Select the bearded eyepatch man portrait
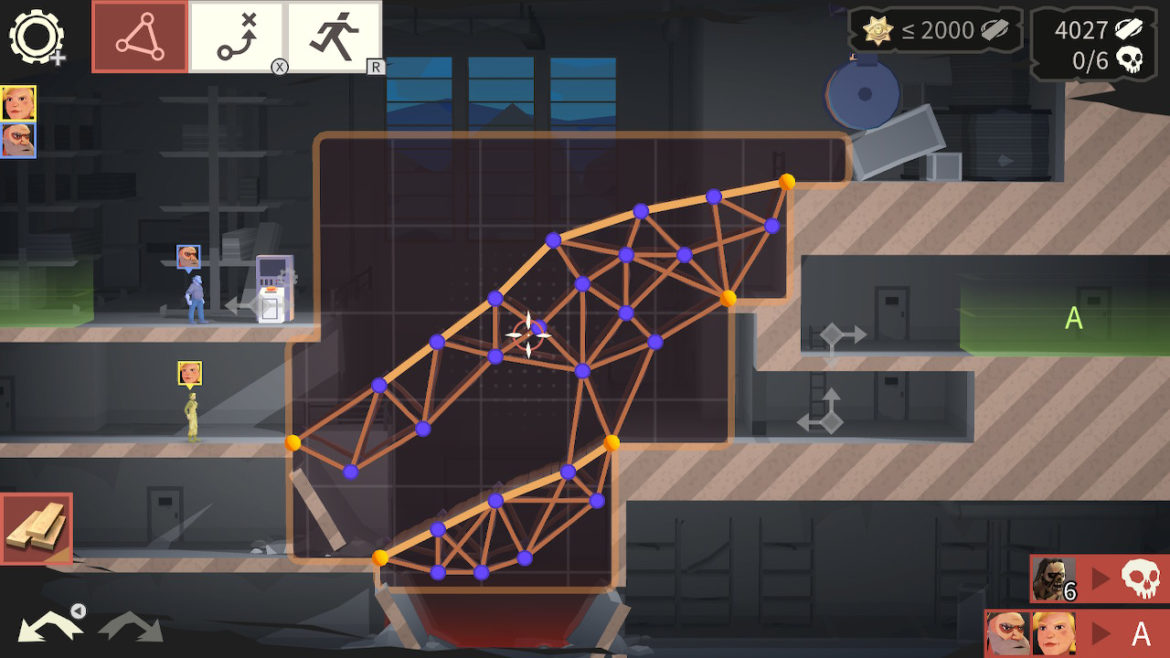 point(18,140)
